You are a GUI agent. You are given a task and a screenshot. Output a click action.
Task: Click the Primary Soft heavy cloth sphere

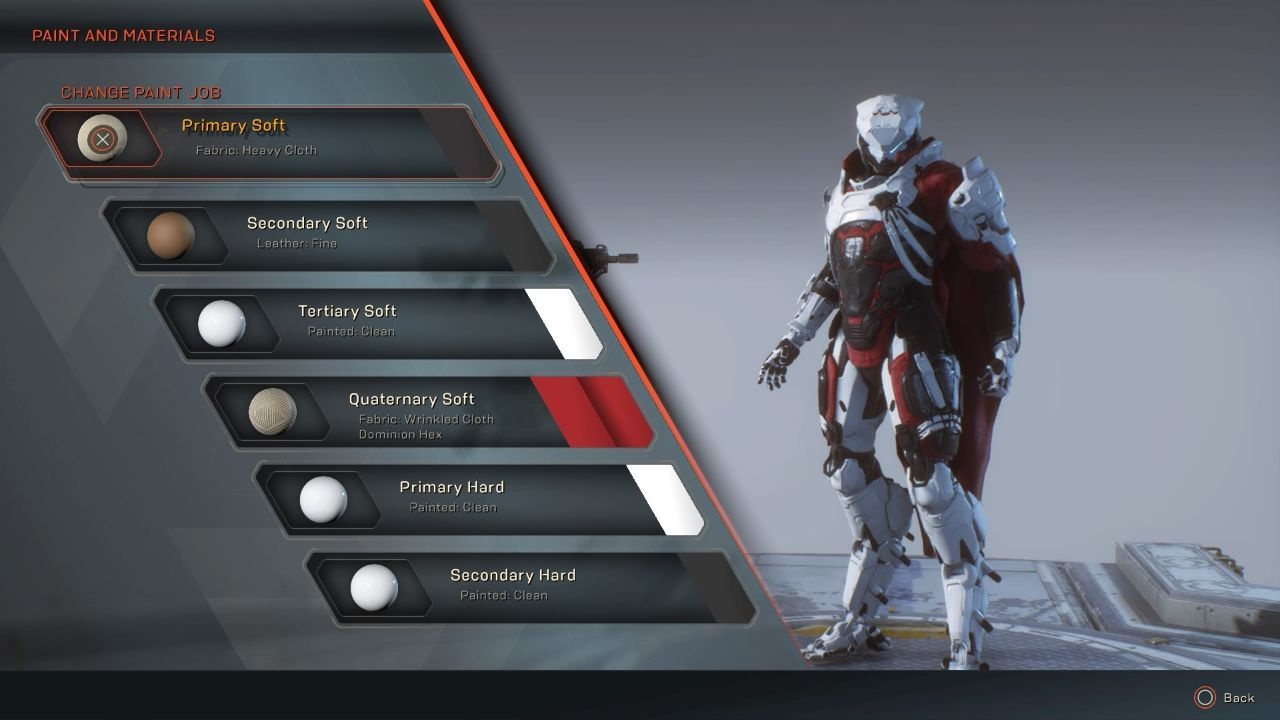pos(102,139)
